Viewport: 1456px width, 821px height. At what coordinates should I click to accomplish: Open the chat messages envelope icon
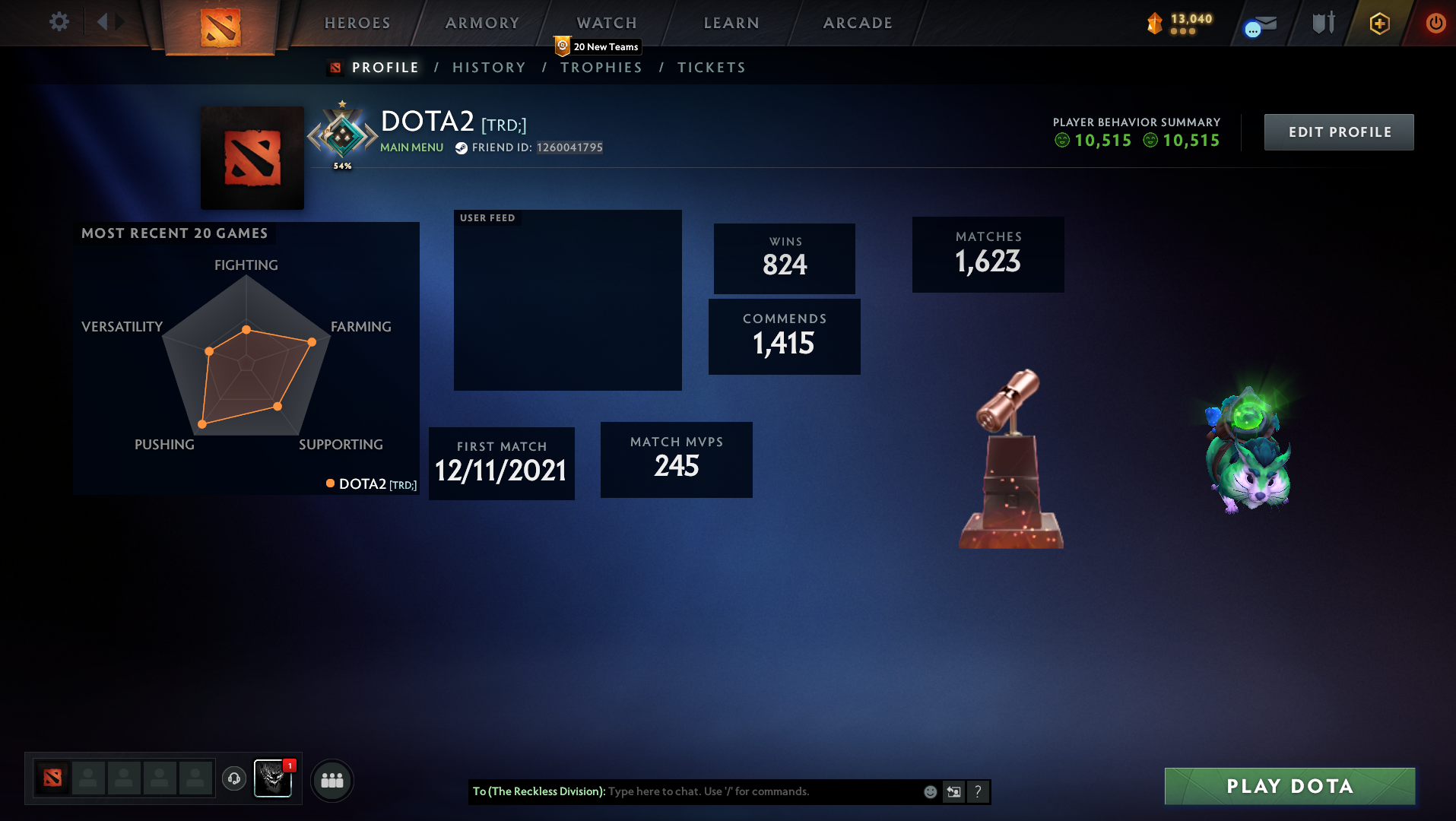(1258, 23)
